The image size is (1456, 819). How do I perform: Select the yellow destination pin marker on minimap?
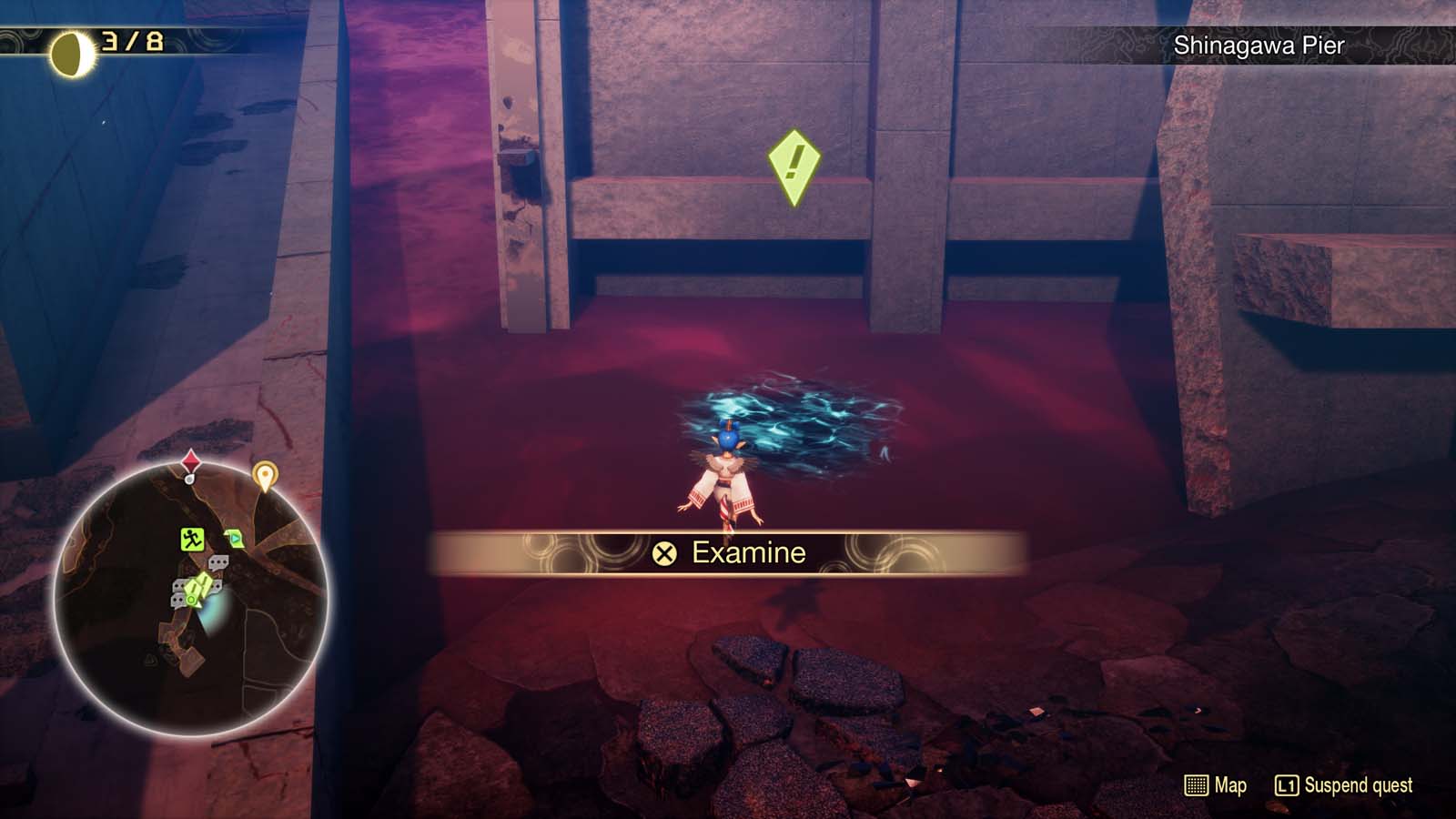coord(265,475)
